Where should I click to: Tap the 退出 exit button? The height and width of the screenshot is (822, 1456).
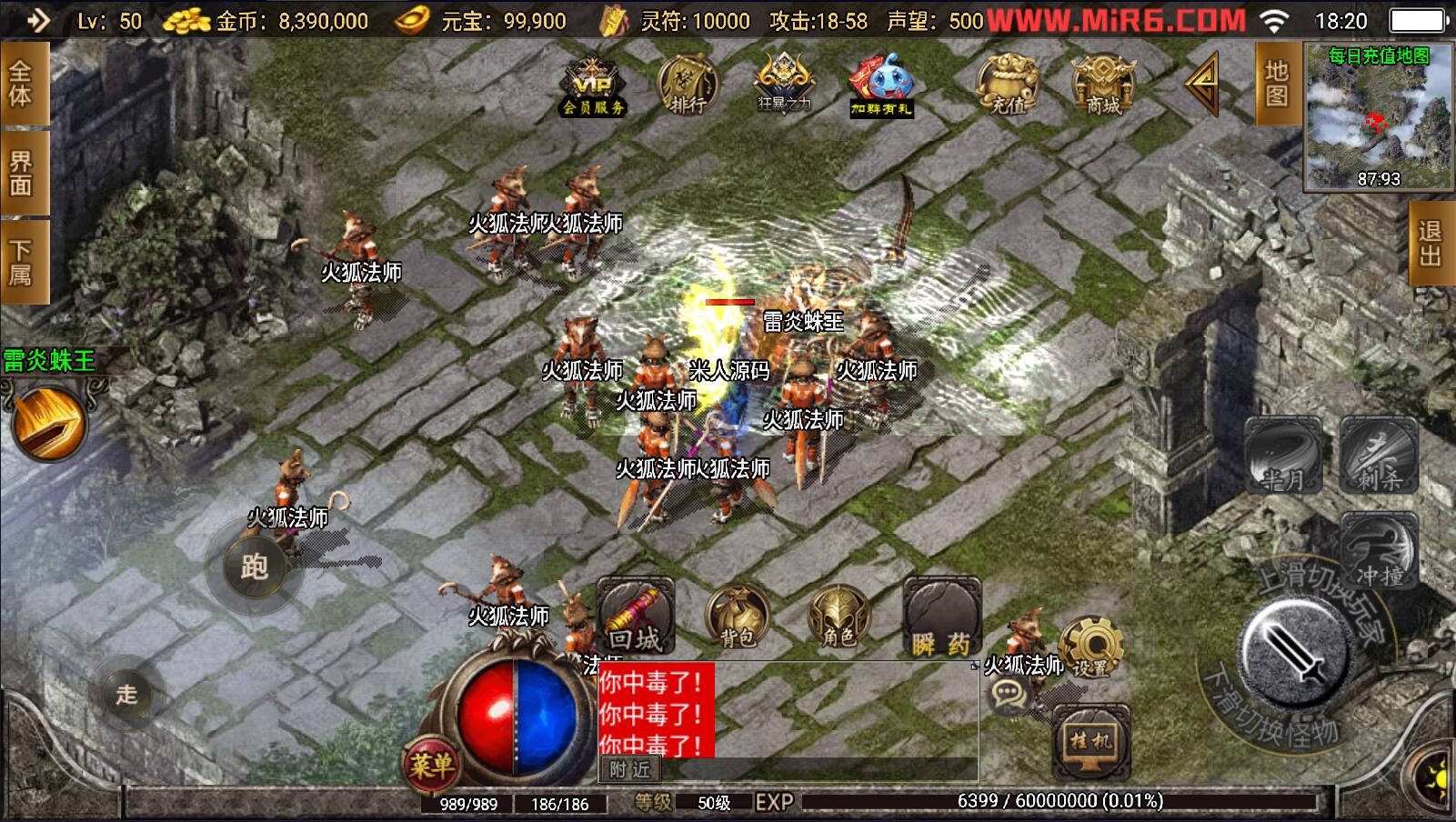click(1431, 243)
